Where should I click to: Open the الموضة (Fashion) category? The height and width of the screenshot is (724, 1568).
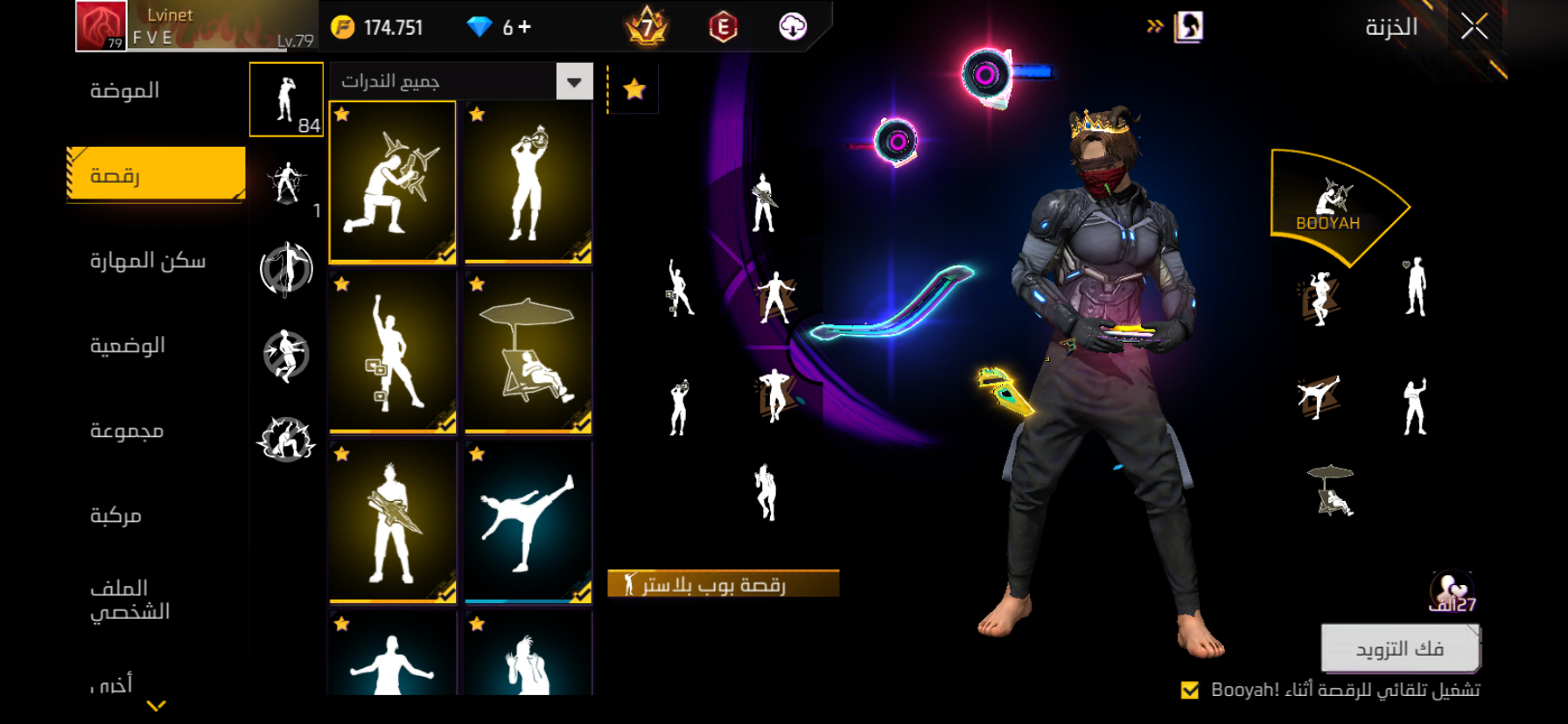125,91
